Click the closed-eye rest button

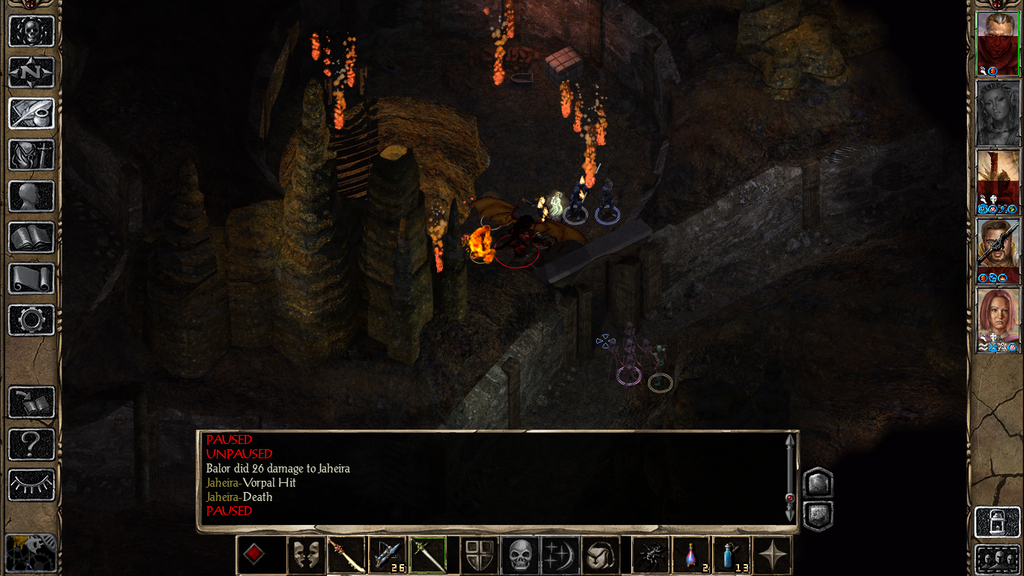(x=31, y=485)
